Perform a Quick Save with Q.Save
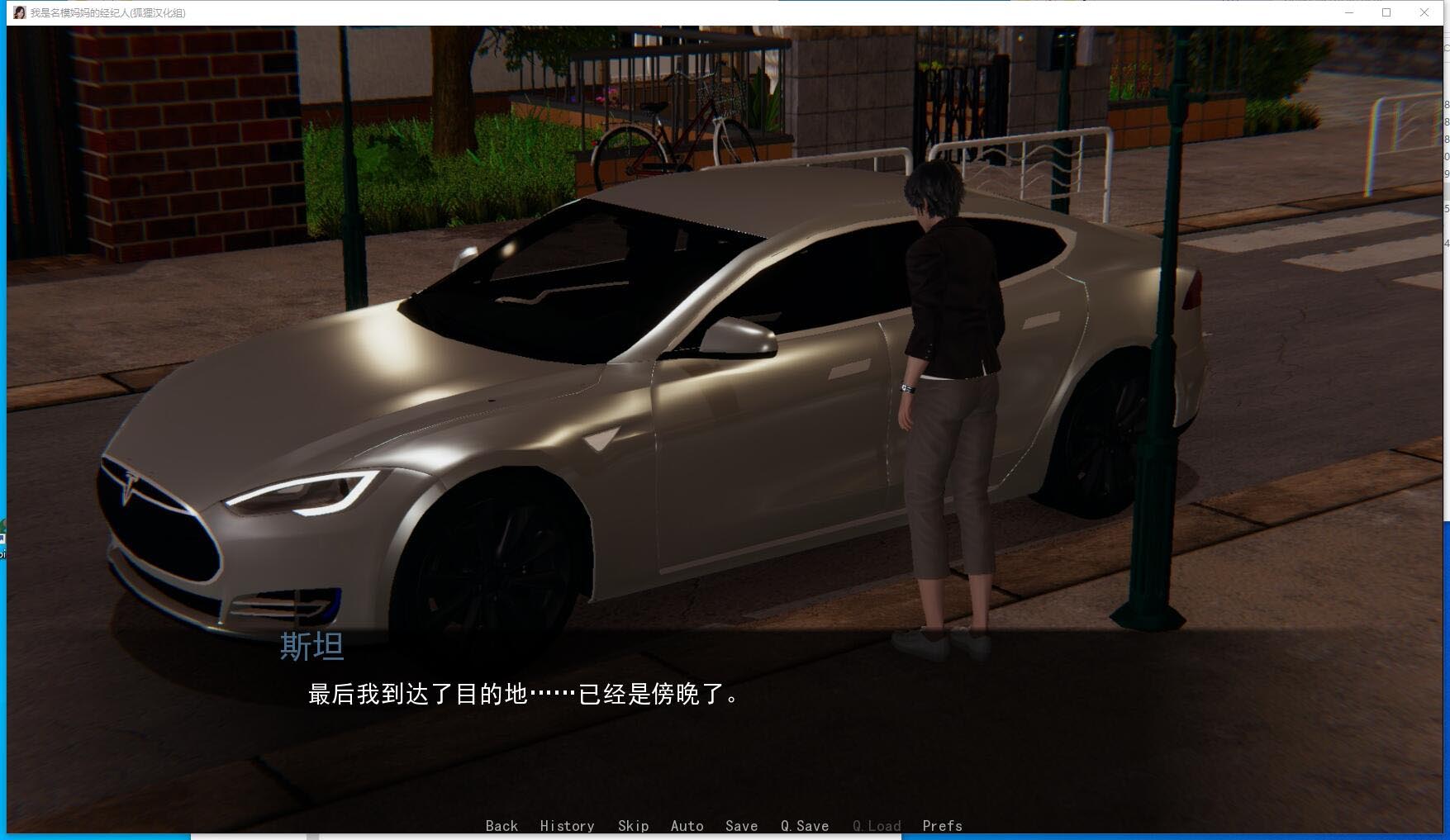Screen dimensions: 1450x840 (804, 826)
